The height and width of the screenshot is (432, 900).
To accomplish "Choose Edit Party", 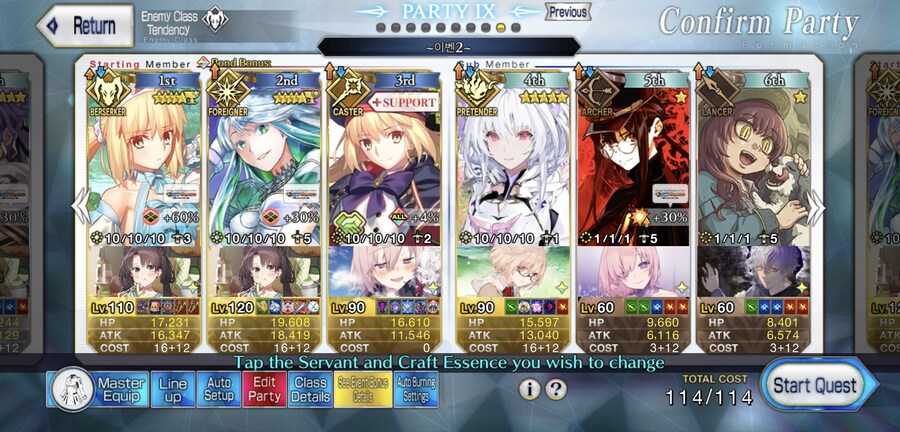I will click(264, 390).
